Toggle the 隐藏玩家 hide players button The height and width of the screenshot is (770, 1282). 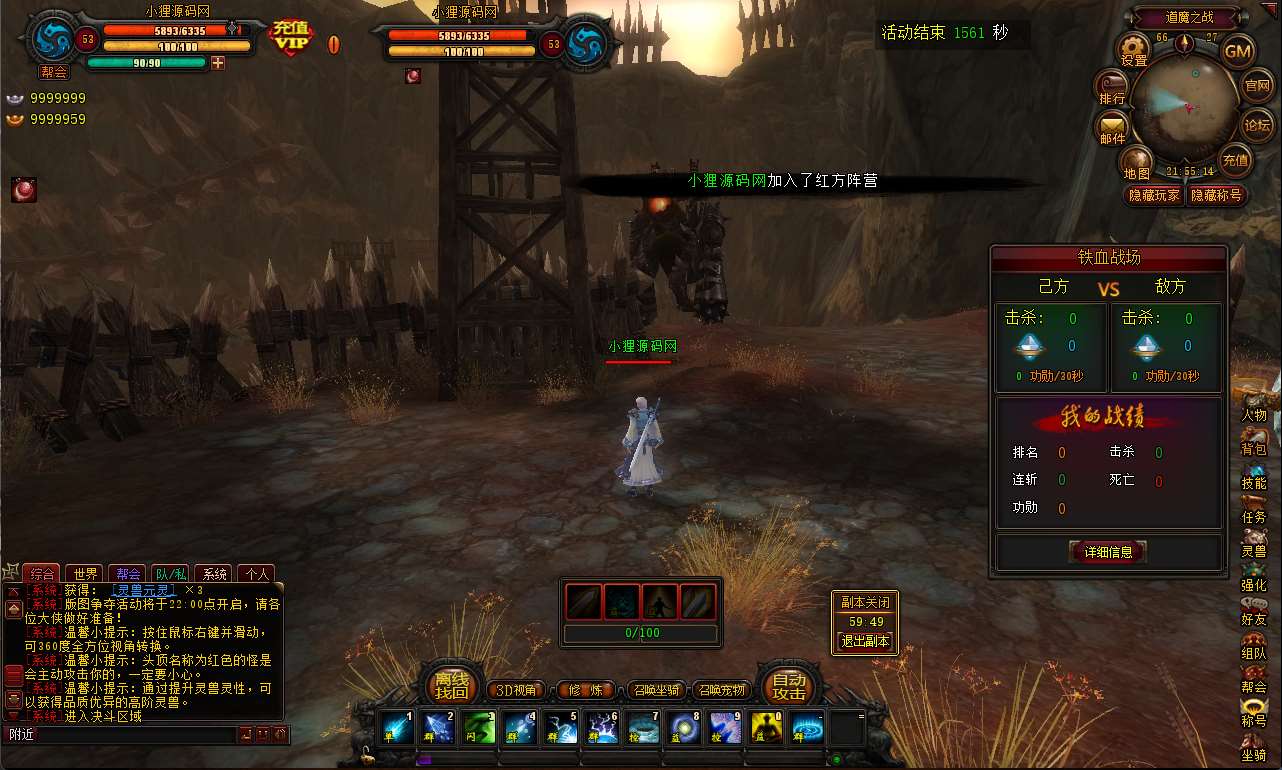pos(1153,195)
